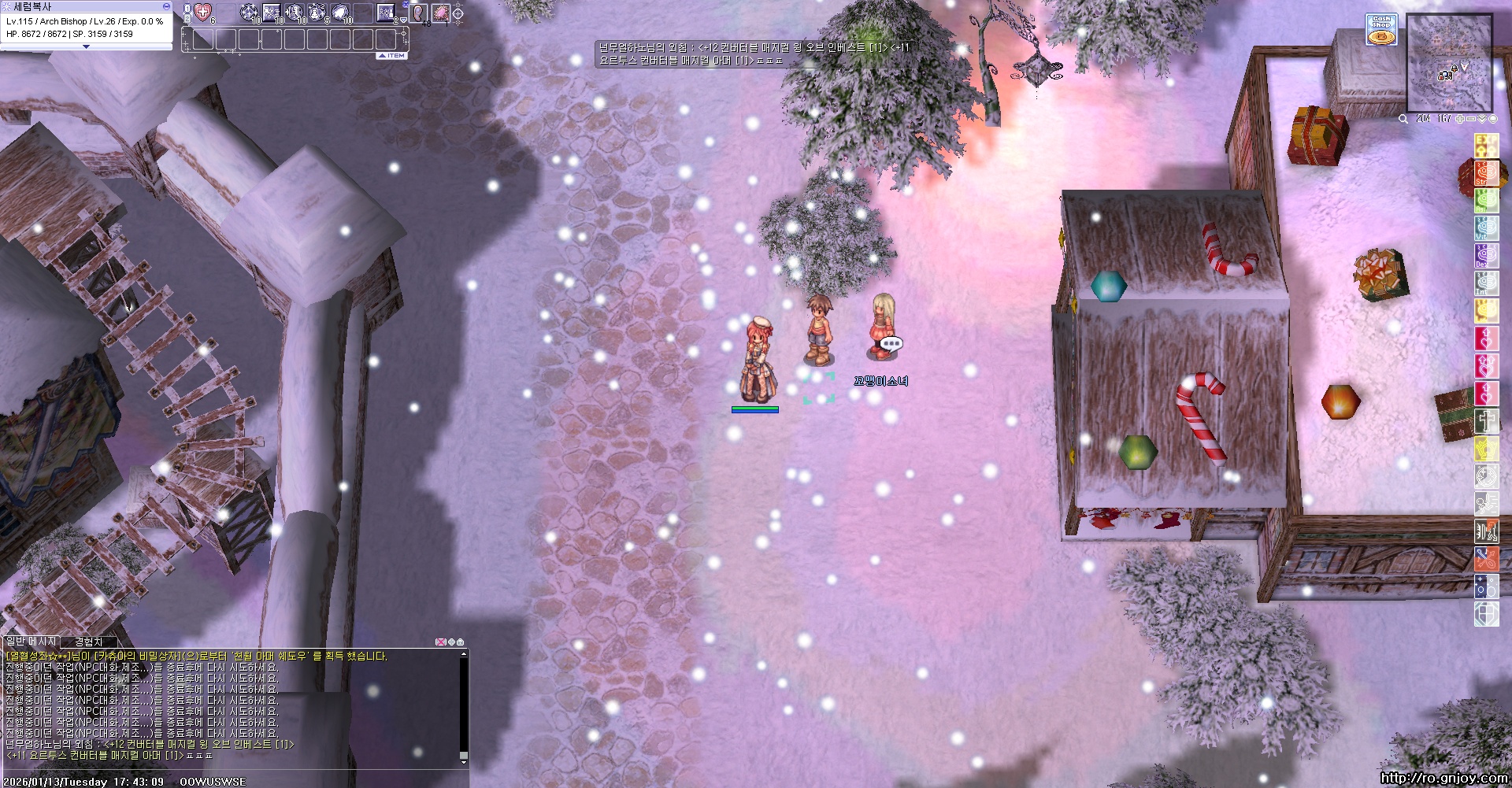Click the magnifier icon below the minimap
Screen dimensions: 1512x788
pos(1403,119)
